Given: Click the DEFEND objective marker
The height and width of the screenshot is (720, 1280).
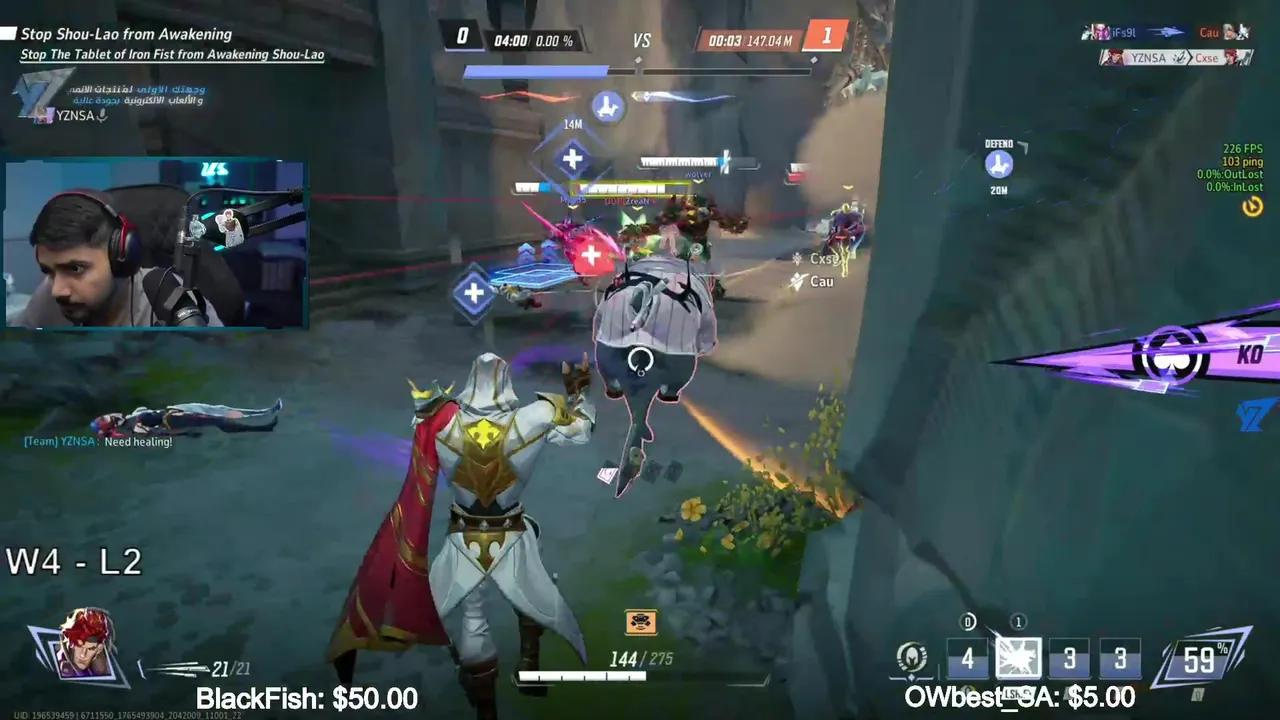Looking at the screenshot, I should point(997,163).
